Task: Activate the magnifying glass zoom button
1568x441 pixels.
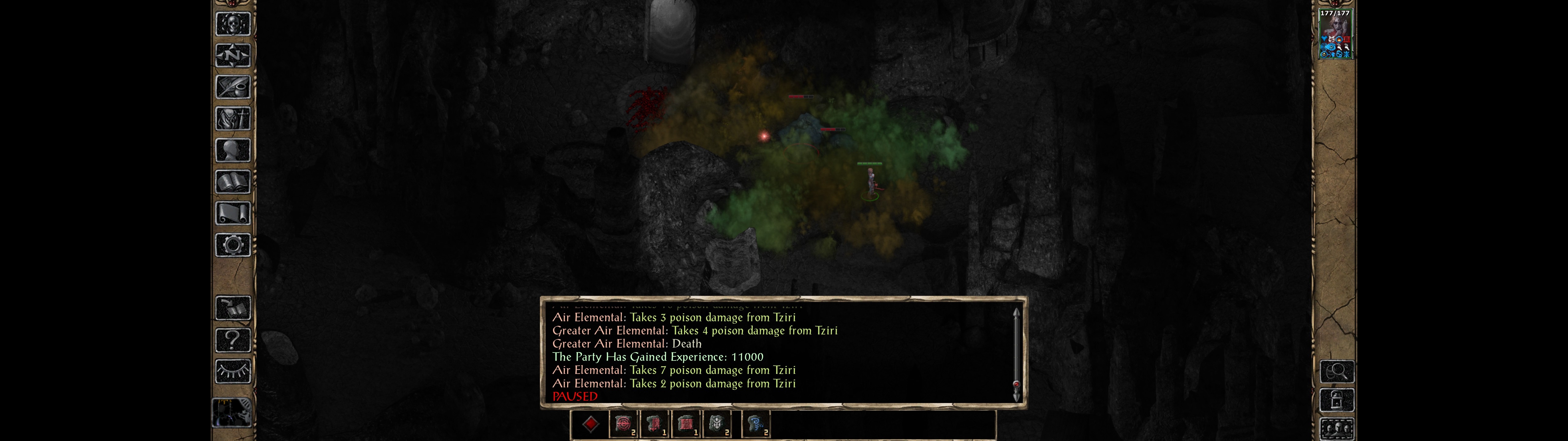Action: click(x=1336, y=371)
